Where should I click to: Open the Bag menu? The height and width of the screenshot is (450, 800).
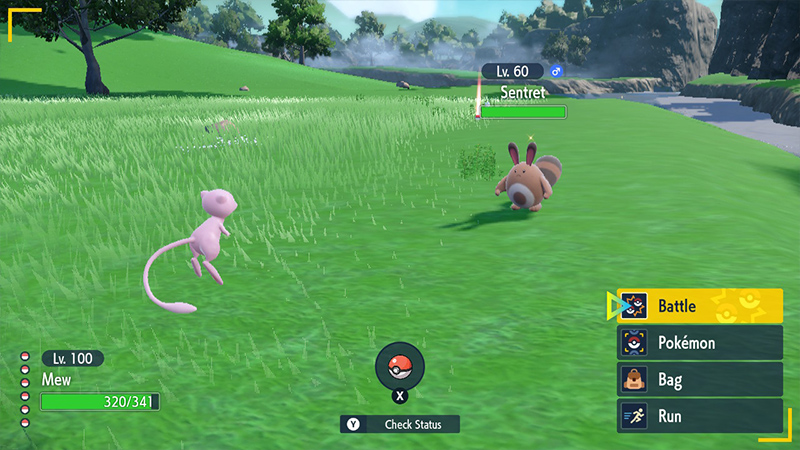[x=699, y=380]
